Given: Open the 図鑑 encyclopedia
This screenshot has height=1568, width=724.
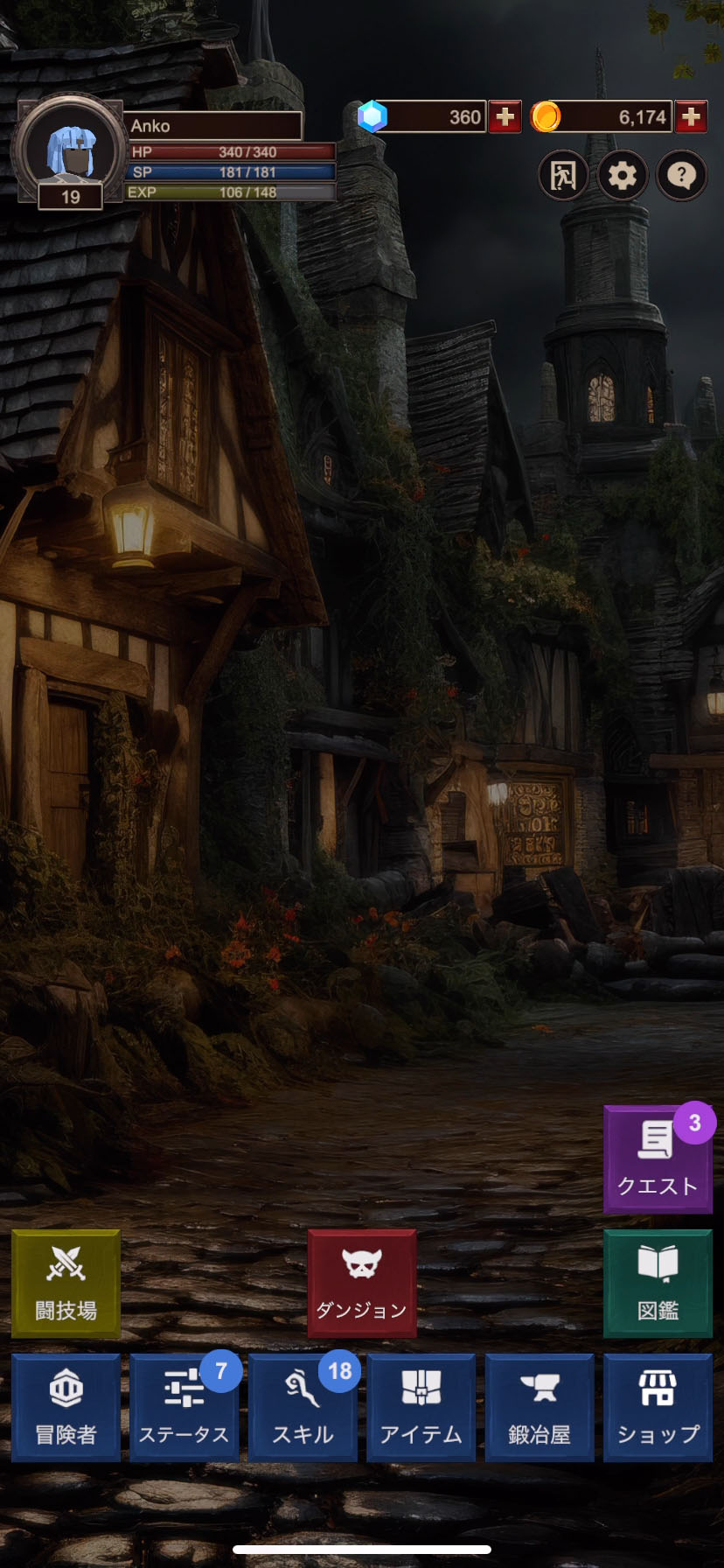Looking at the screenshot, I should click(658, 1284).
